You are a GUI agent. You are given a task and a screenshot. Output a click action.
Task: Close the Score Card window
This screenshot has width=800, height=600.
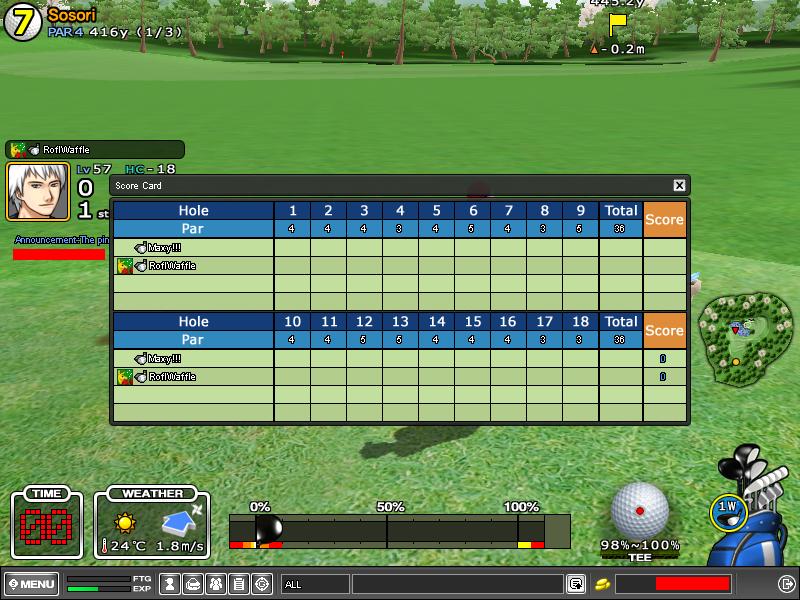click(679, 185)
